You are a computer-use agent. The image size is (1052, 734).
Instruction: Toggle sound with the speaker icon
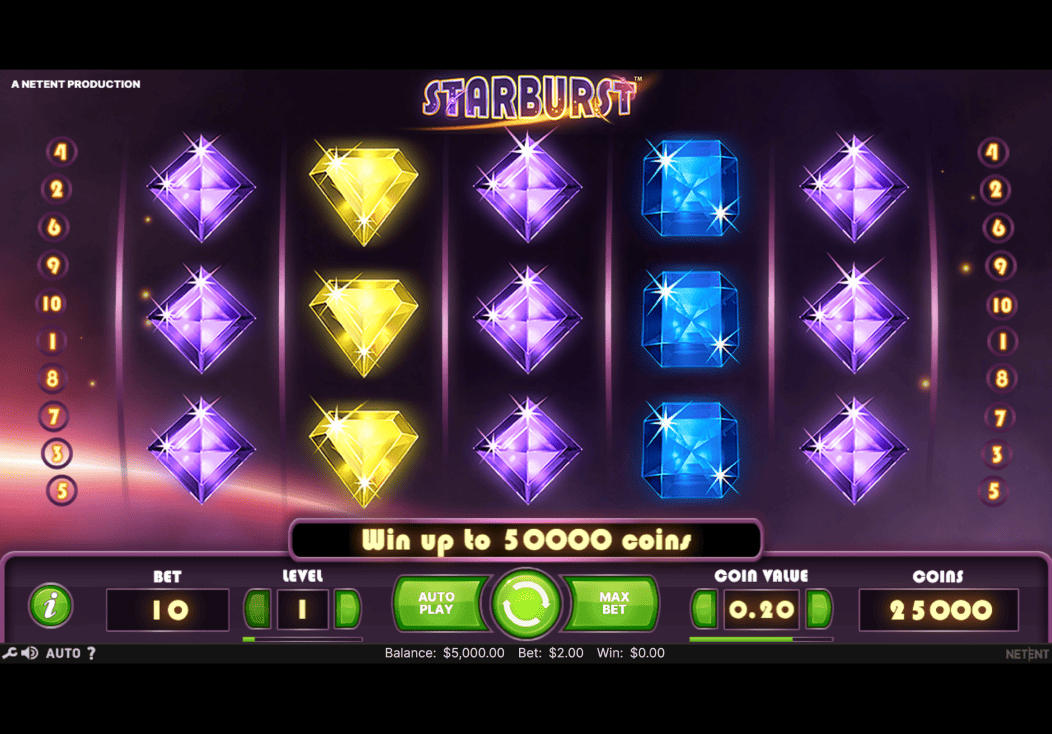click(29, 653)
